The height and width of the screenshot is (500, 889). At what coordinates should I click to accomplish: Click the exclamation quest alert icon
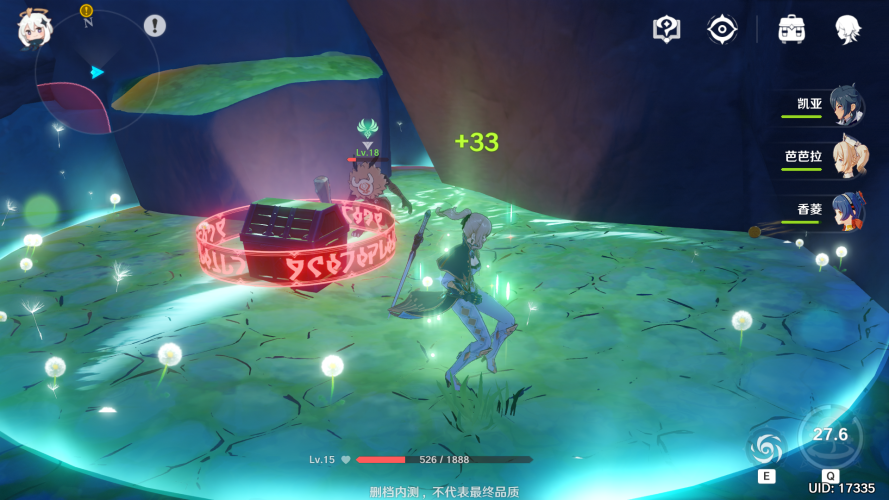(x=154, y=26)
